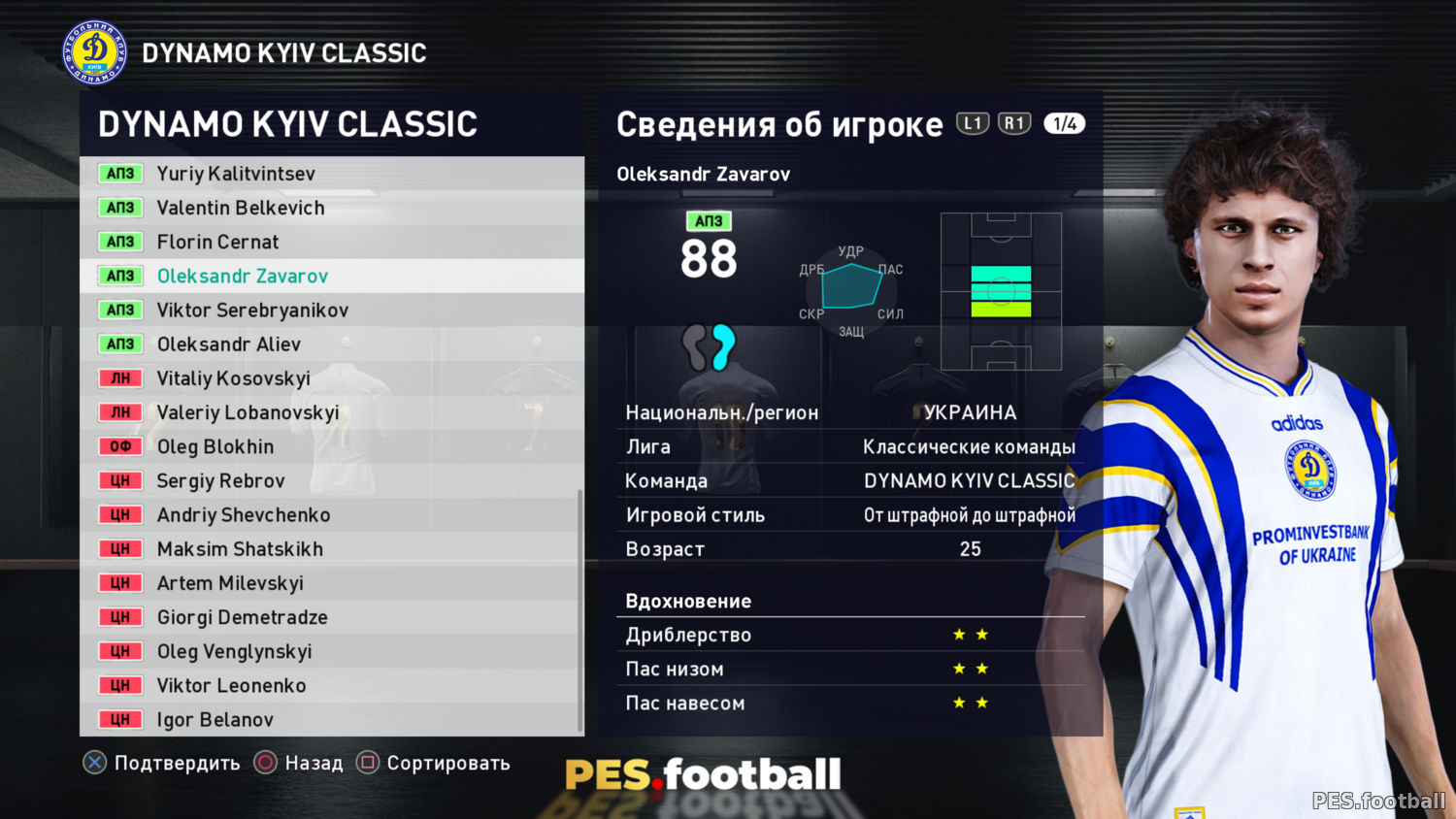Choose Andriy Shevchenko in the player list
This screenshot has width=1456, height=819.
244,515
